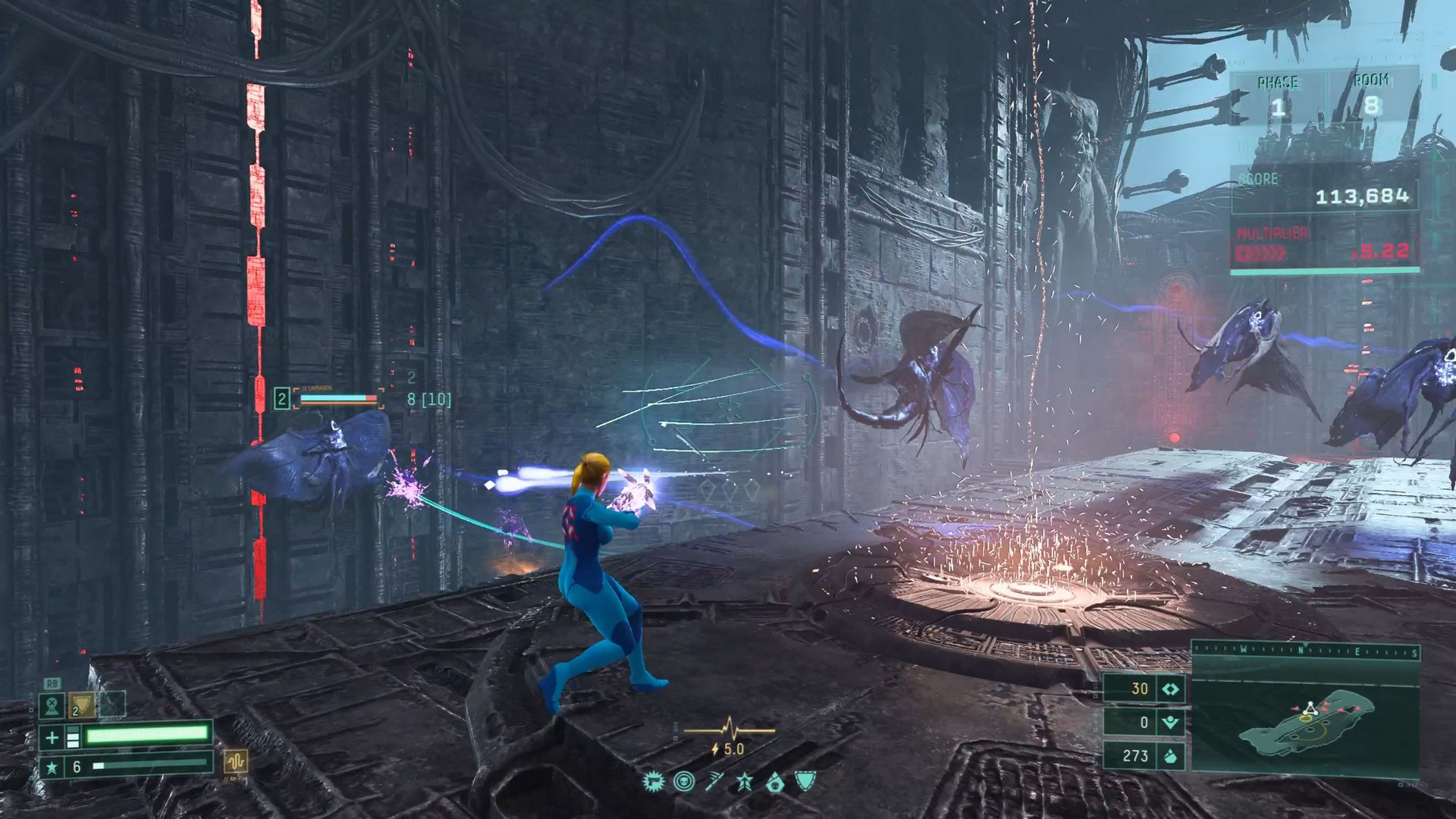
Task: Click the star rank icon in the bottom icon row
Action: 745,781
